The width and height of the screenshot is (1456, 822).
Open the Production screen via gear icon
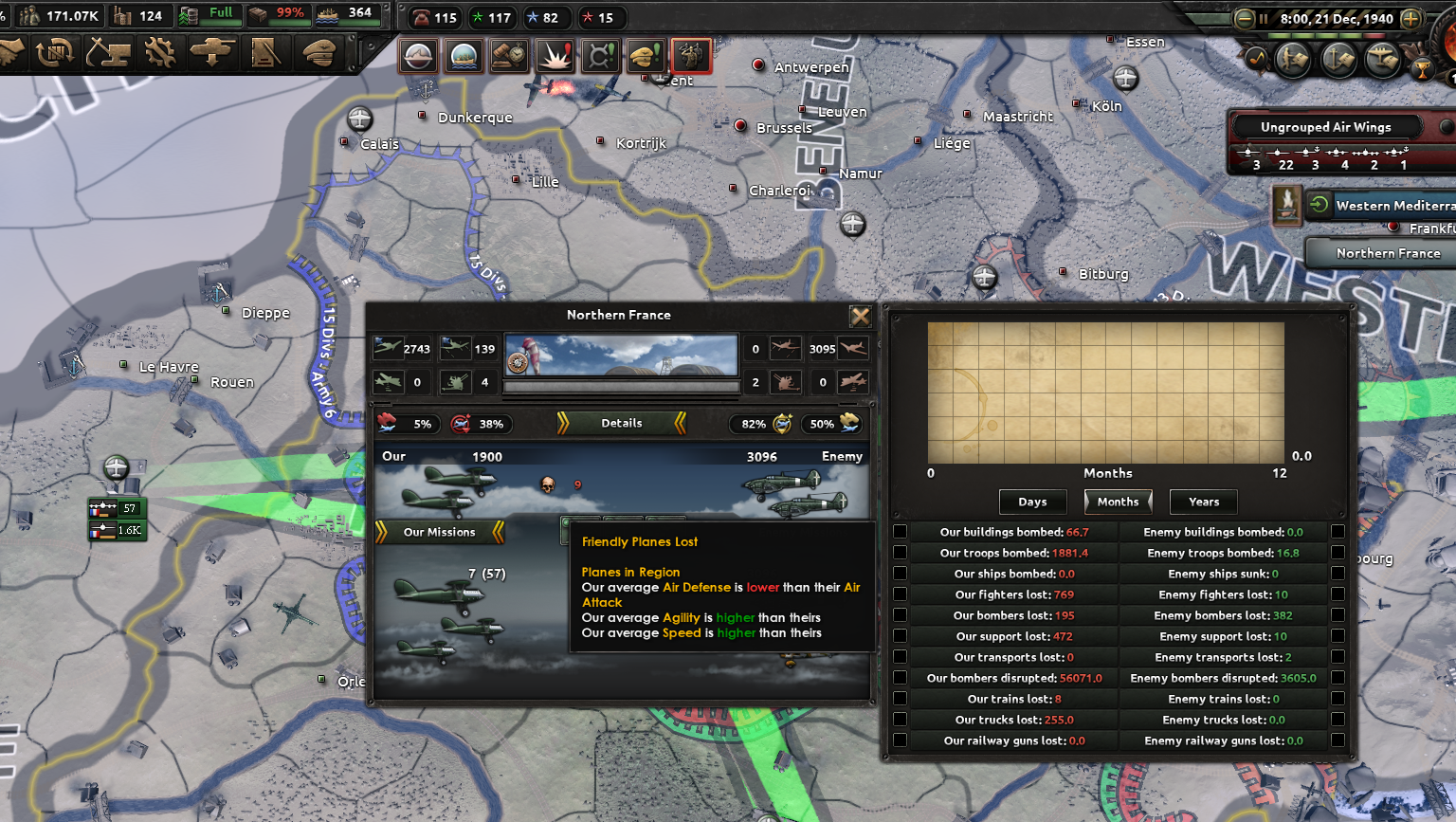(x=160, y=54)
